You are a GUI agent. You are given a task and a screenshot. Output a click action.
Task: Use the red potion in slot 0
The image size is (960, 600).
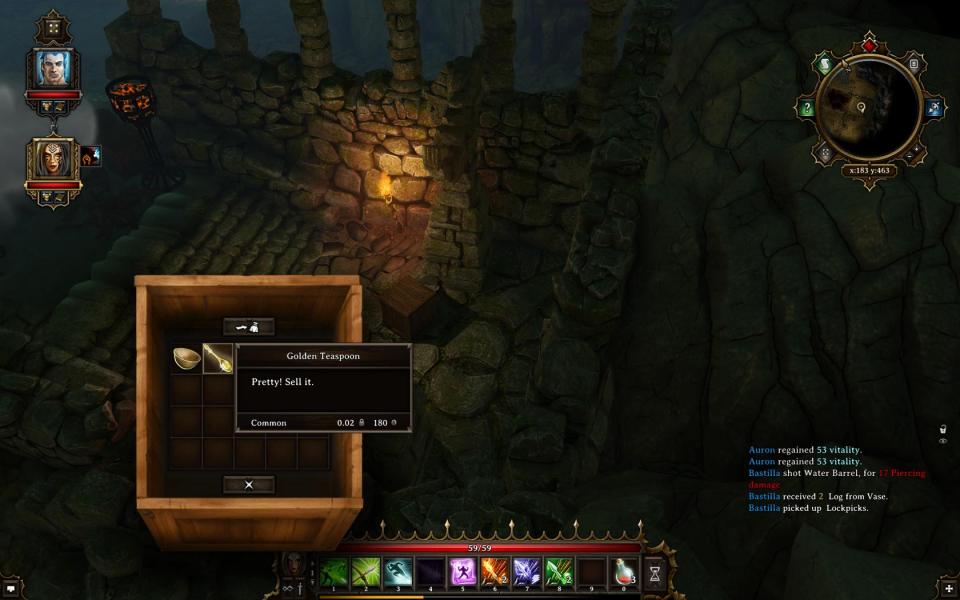coord(623,573)
